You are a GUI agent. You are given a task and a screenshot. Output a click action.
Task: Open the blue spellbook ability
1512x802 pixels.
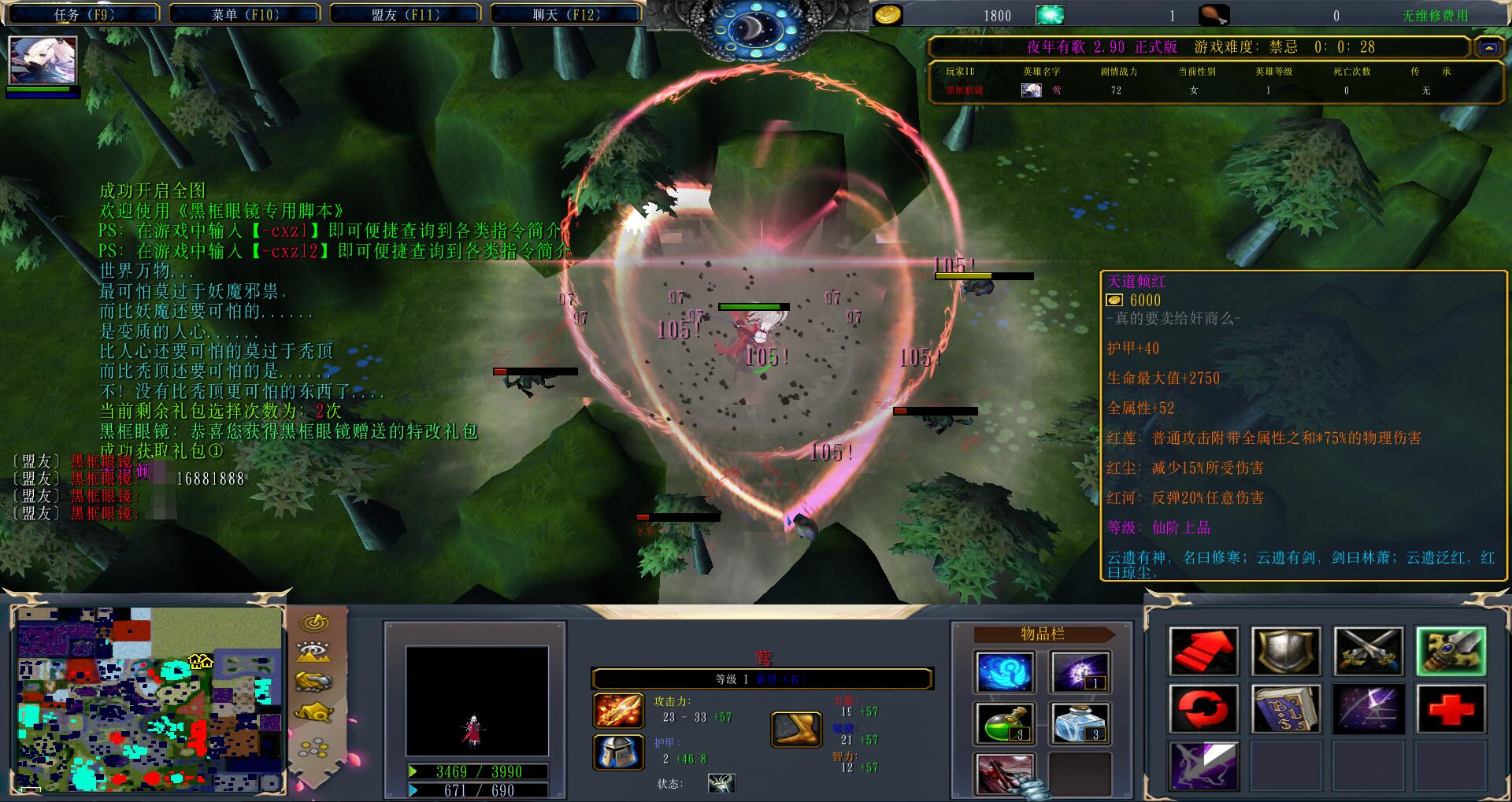click(1285, 708)
